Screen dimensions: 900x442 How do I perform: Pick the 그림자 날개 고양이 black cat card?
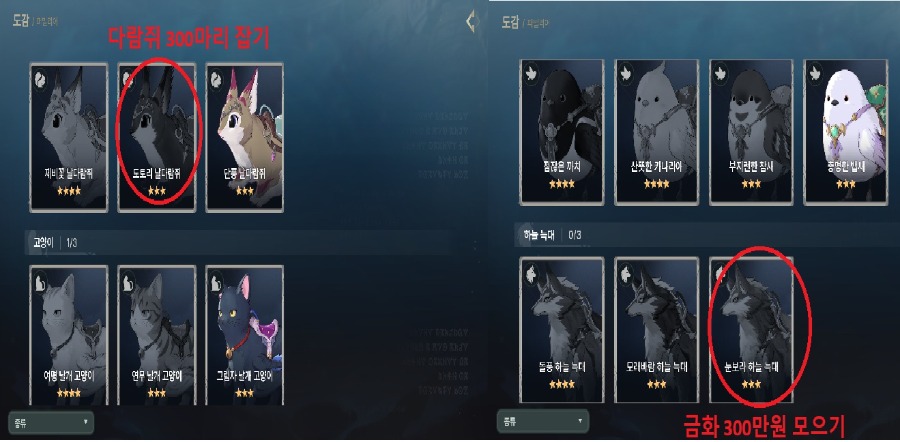[244, 333]
